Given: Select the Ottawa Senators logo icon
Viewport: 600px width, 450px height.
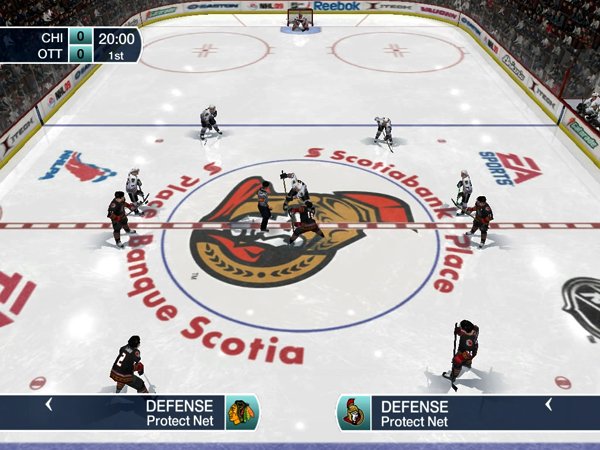Looking at the screenshot, I should [353, 412].
